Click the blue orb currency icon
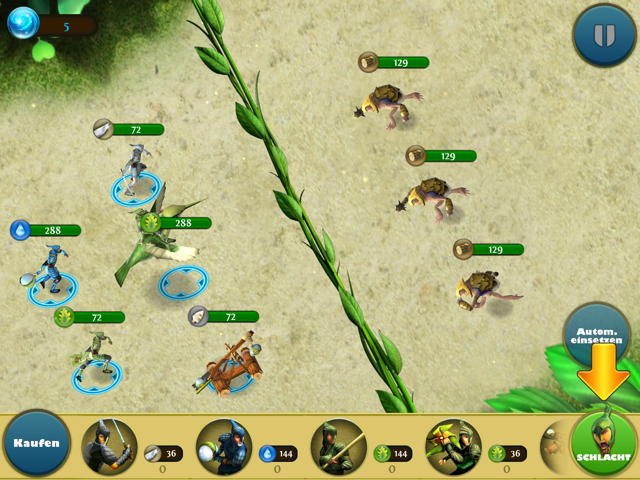 click(x=23, y=25)
